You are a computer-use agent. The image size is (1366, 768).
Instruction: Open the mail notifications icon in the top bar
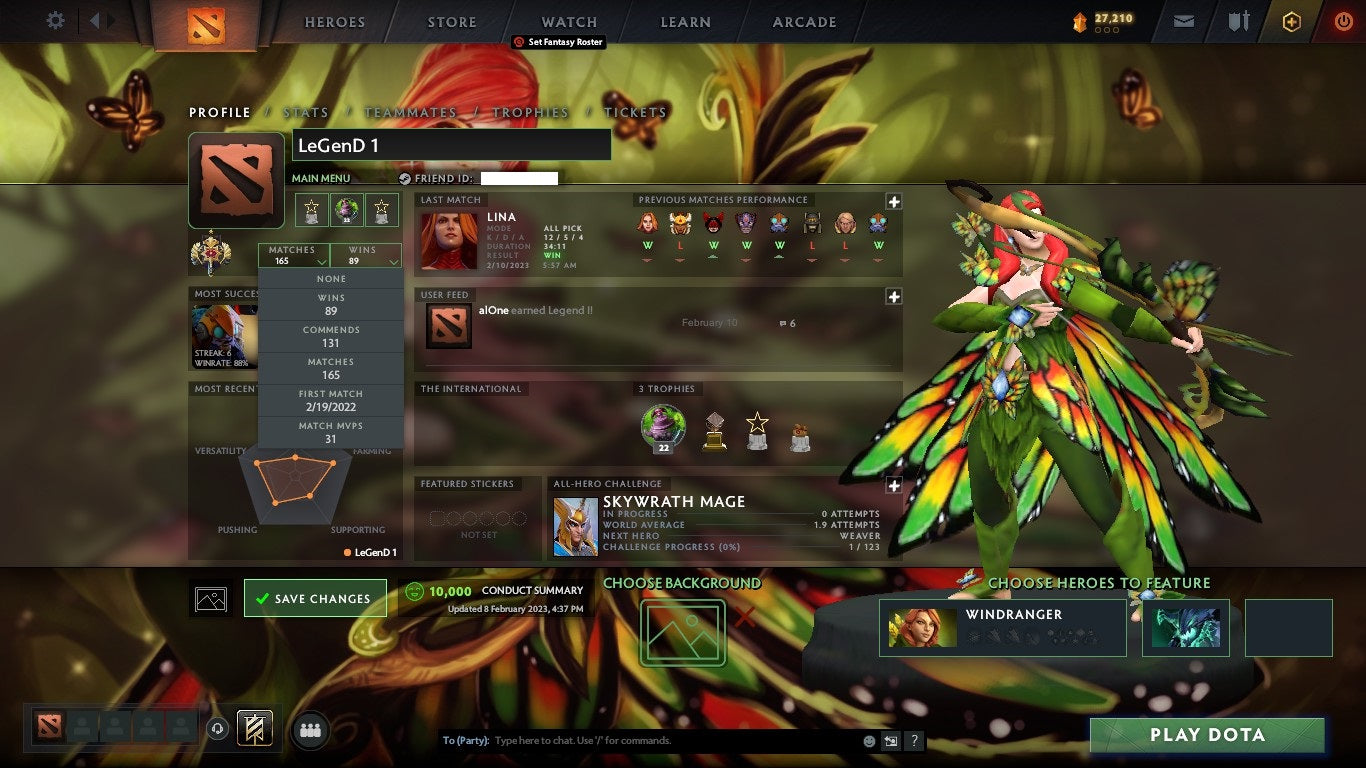pos(1183,20)
